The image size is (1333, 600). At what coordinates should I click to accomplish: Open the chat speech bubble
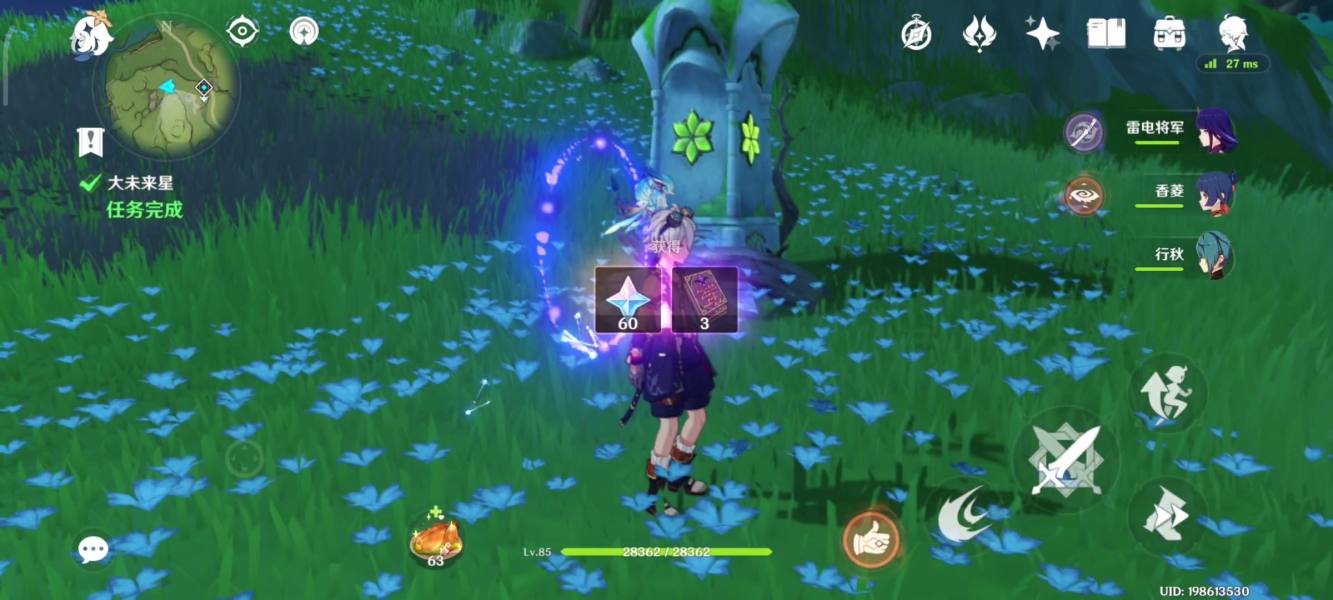93,549
